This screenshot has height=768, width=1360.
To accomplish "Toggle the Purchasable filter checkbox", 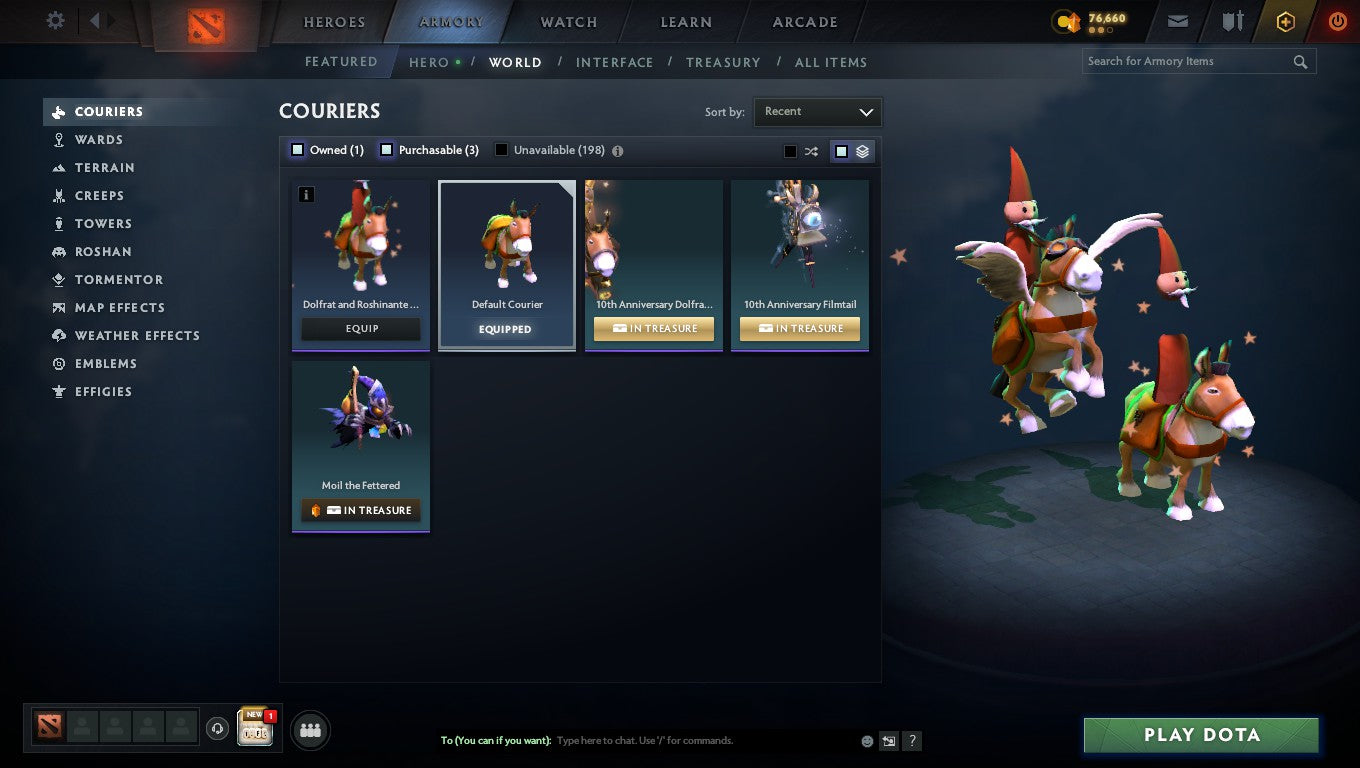I will click(x=386, y=149).
